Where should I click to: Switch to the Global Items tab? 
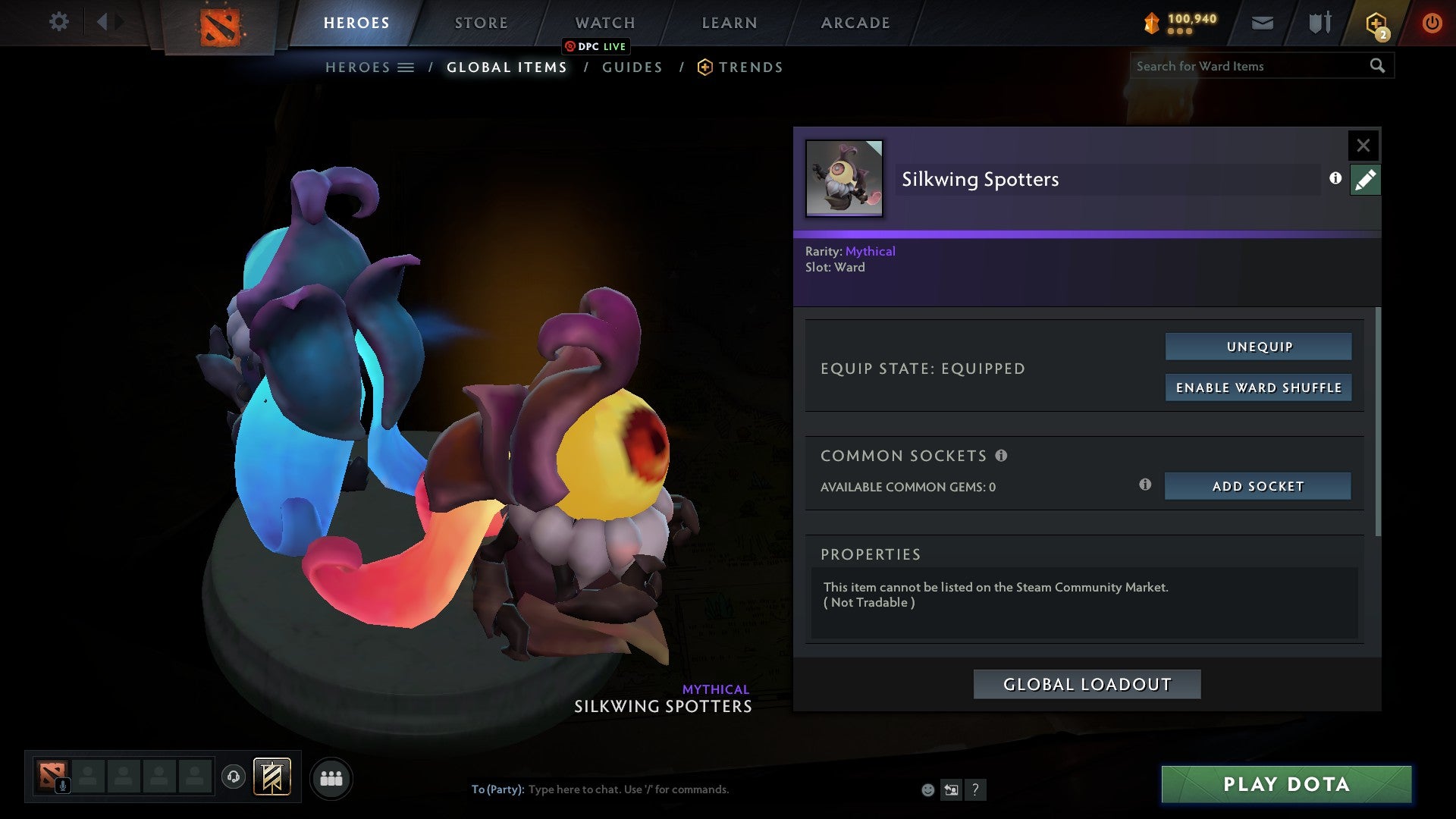point(506,67)
